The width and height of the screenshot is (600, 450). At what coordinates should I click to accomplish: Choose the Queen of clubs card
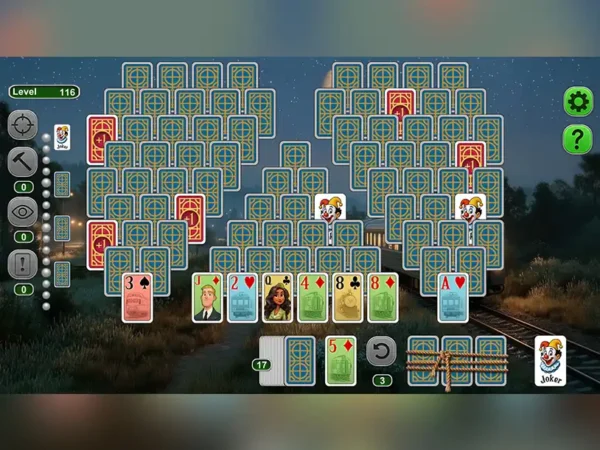[x=277, y=297]
